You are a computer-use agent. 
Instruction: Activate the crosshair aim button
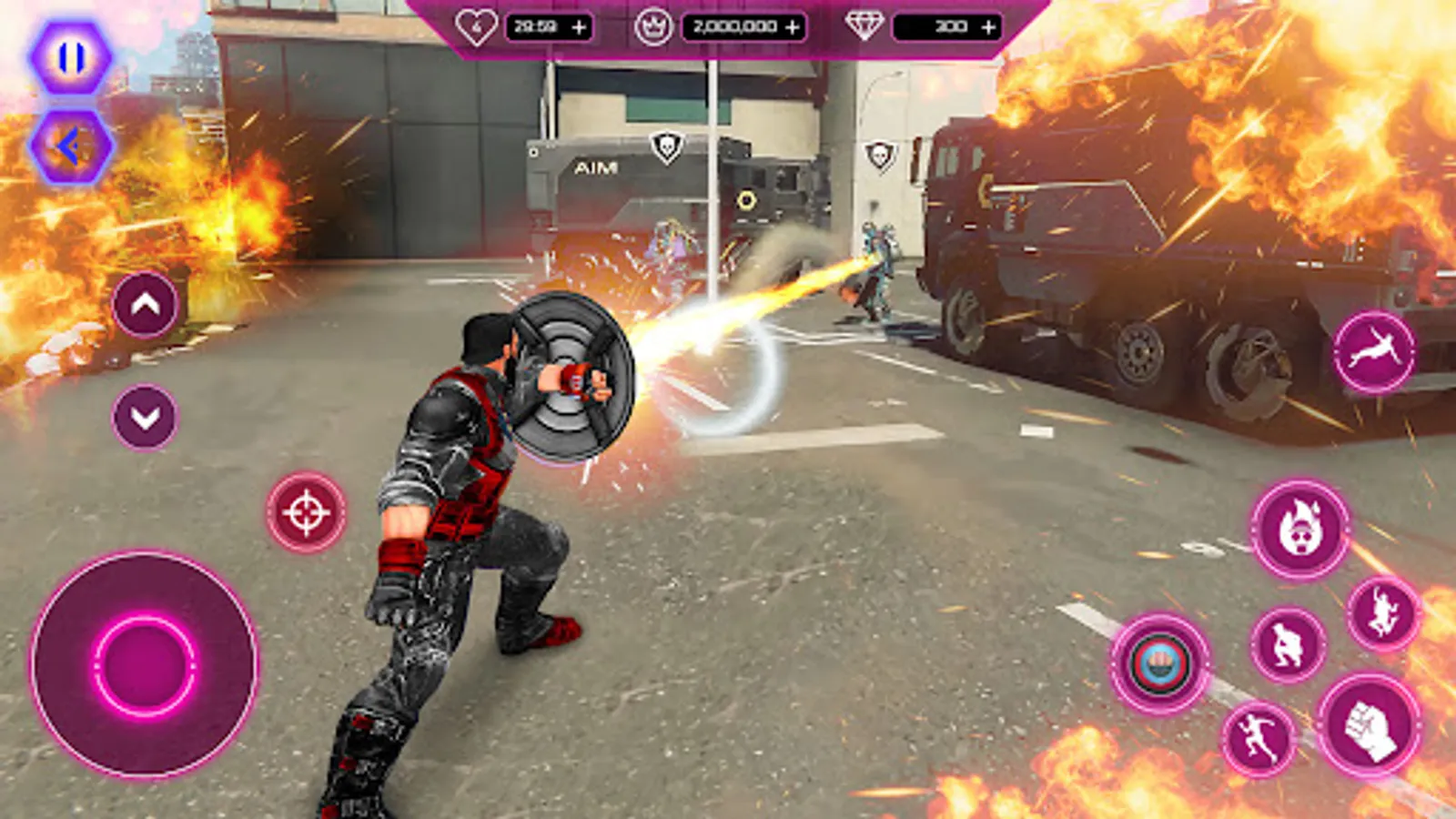click(306, 512)
